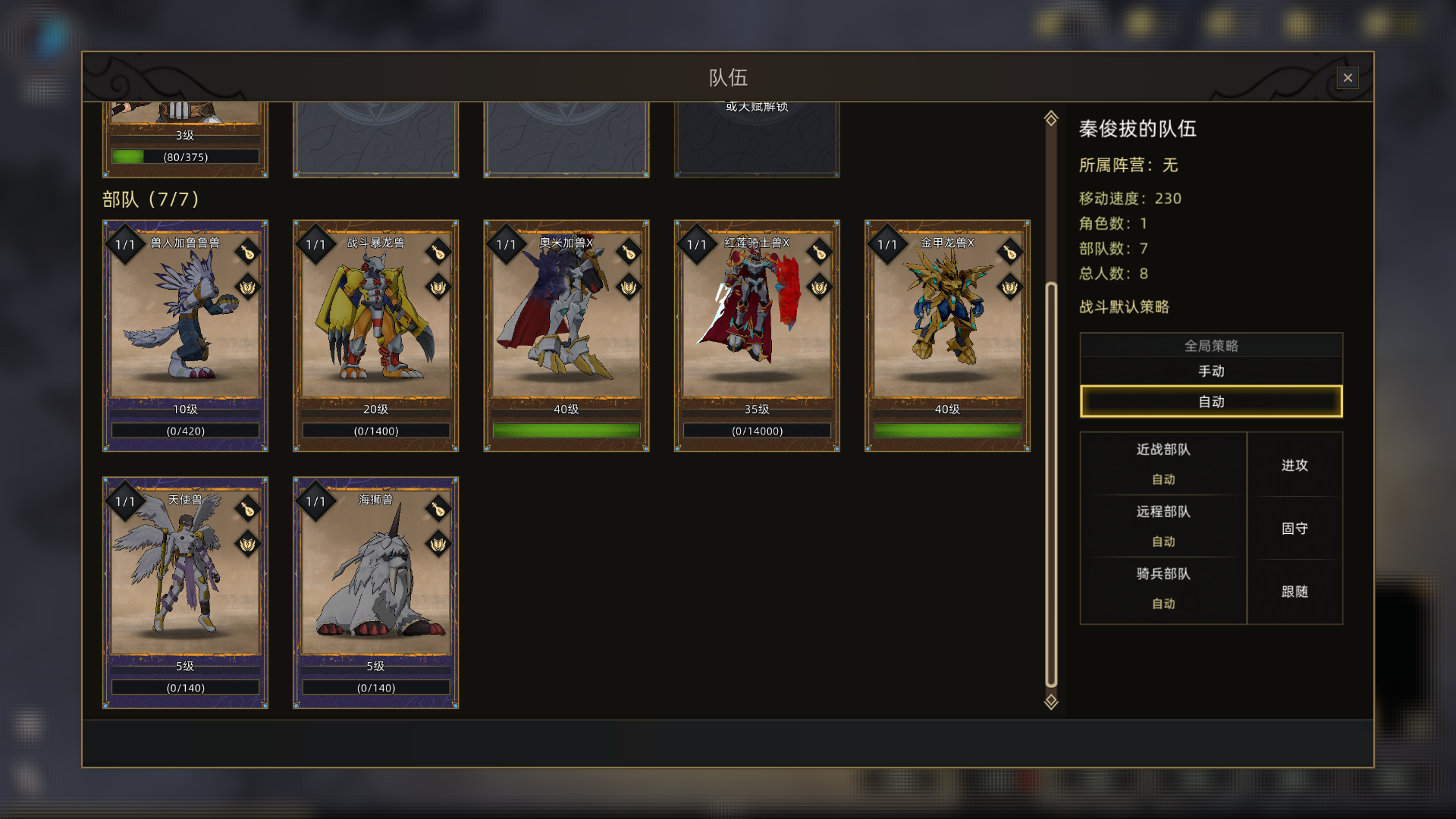Click the laurel badge icon on 战斗暴龙兽 card
The width and height of the screenshot is (1456, 819).
[x=438, y=287]
